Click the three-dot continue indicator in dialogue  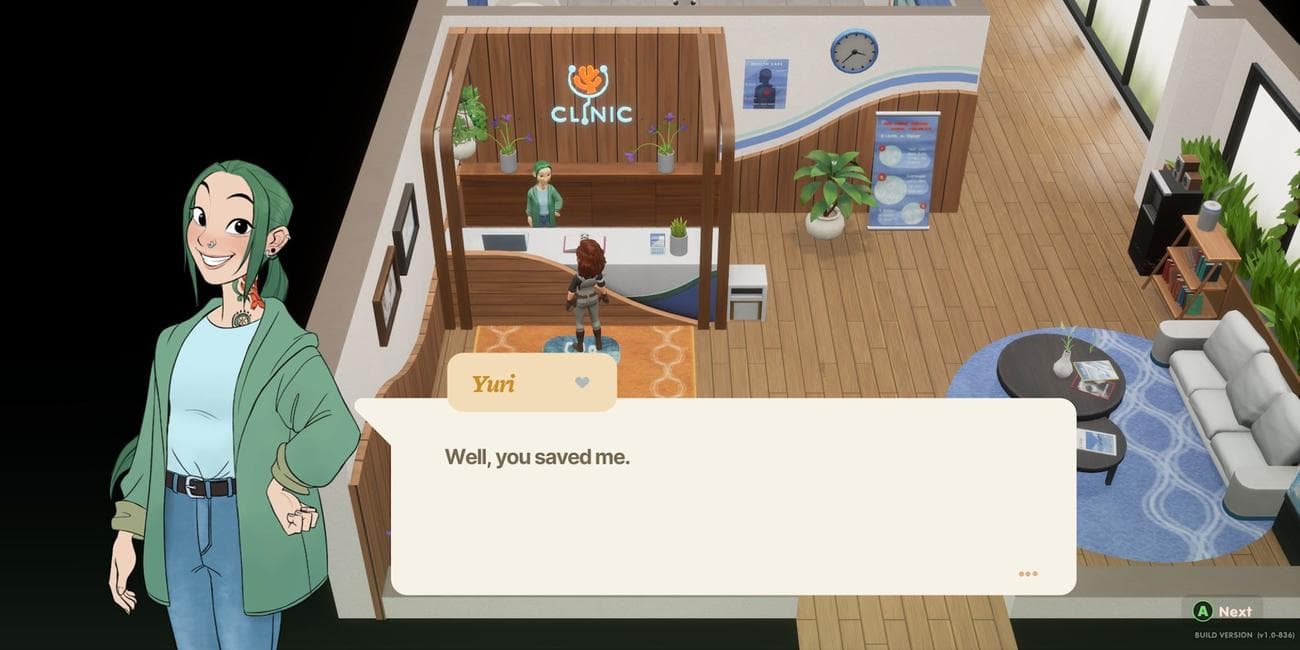pos(1028,574)
